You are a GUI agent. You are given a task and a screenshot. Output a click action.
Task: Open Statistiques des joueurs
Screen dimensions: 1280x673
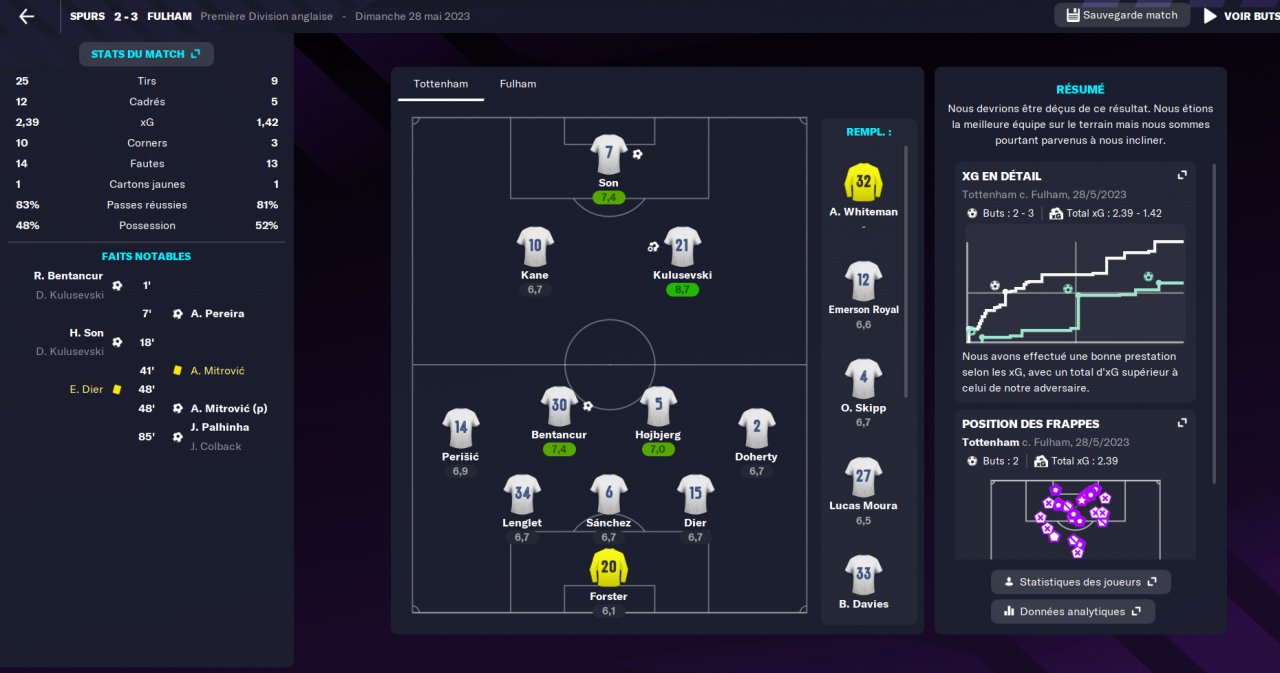1081,582
